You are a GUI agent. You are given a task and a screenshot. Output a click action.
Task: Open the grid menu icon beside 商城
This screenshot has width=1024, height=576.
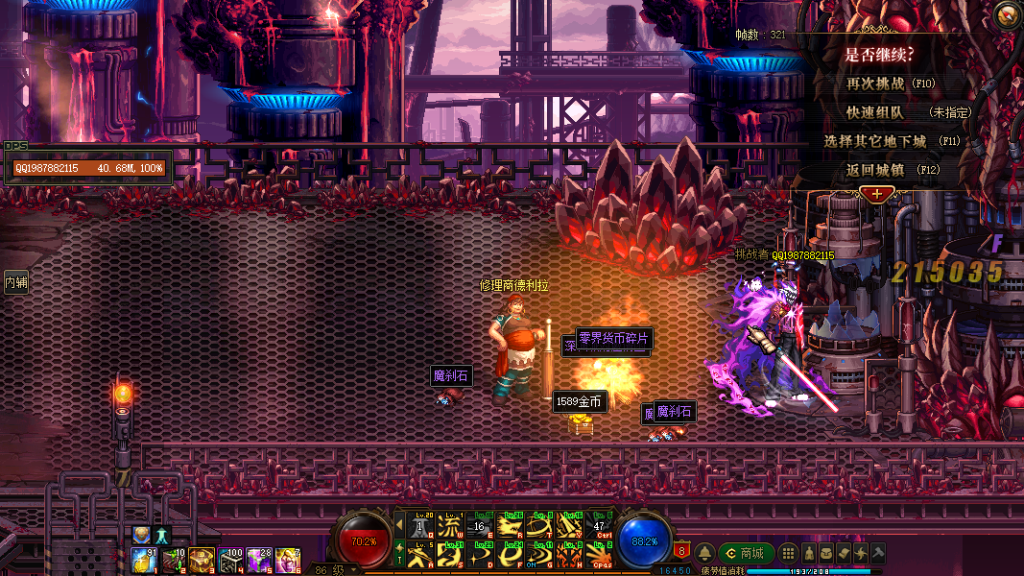[789, 553]
